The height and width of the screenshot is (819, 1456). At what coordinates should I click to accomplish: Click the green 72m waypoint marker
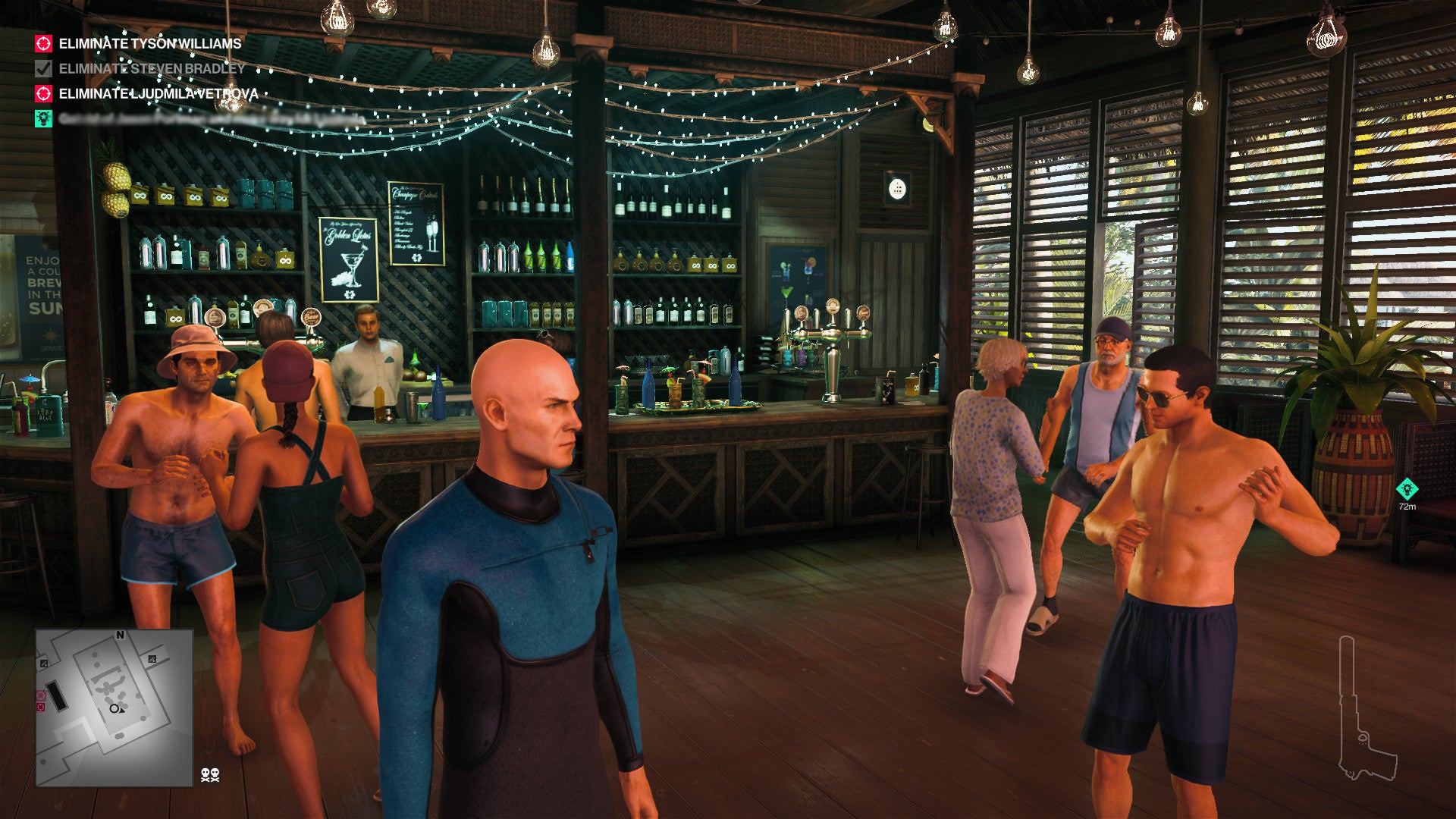pos(1407,489)
